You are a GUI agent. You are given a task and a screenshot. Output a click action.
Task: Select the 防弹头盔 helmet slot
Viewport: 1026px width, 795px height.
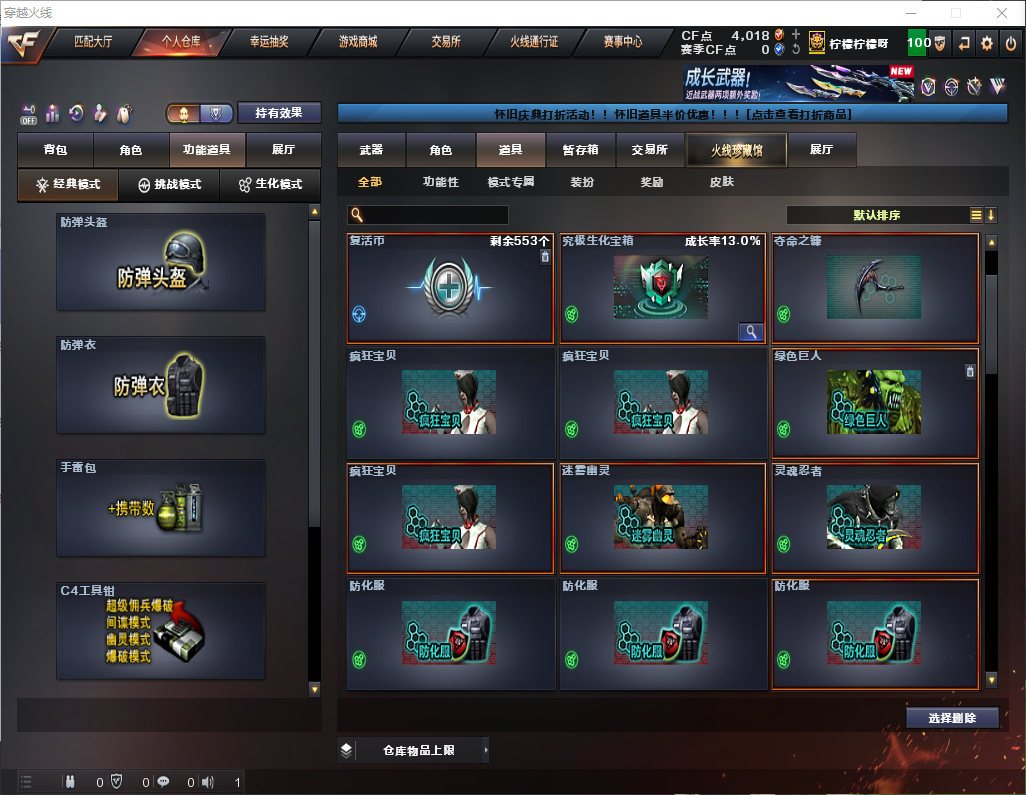161,263
